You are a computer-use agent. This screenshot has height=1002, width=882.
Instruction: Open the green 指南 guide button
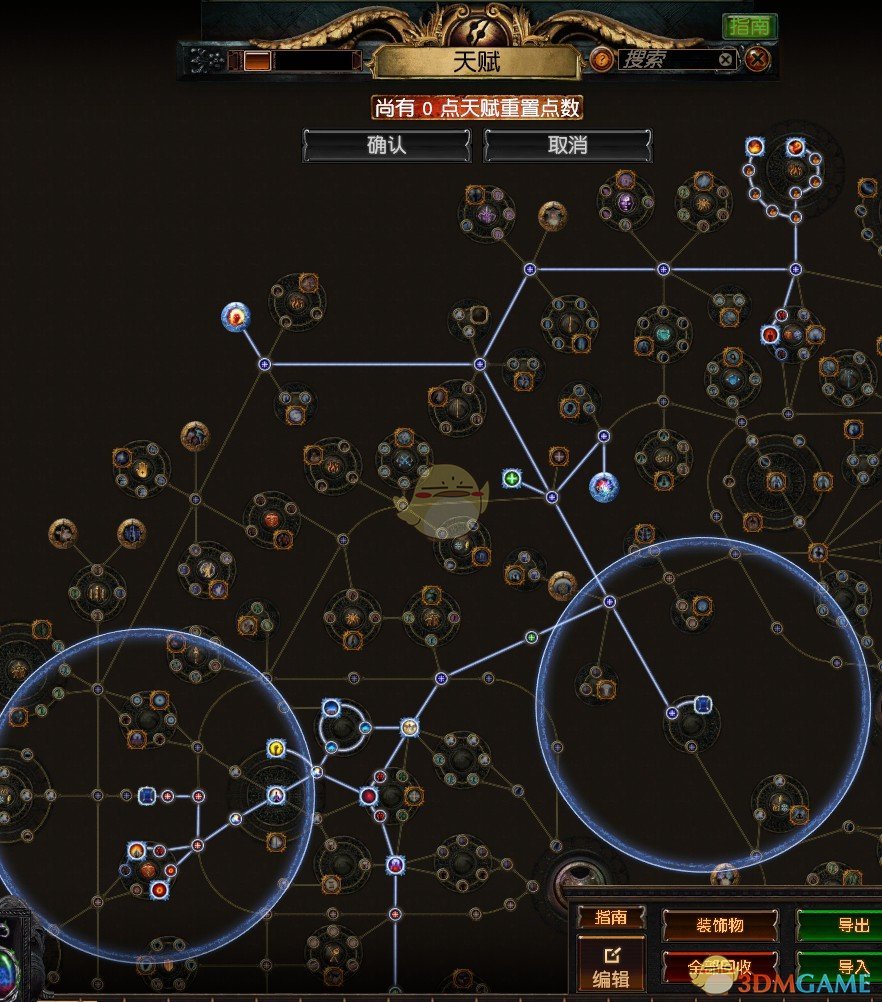click(749, 26)
